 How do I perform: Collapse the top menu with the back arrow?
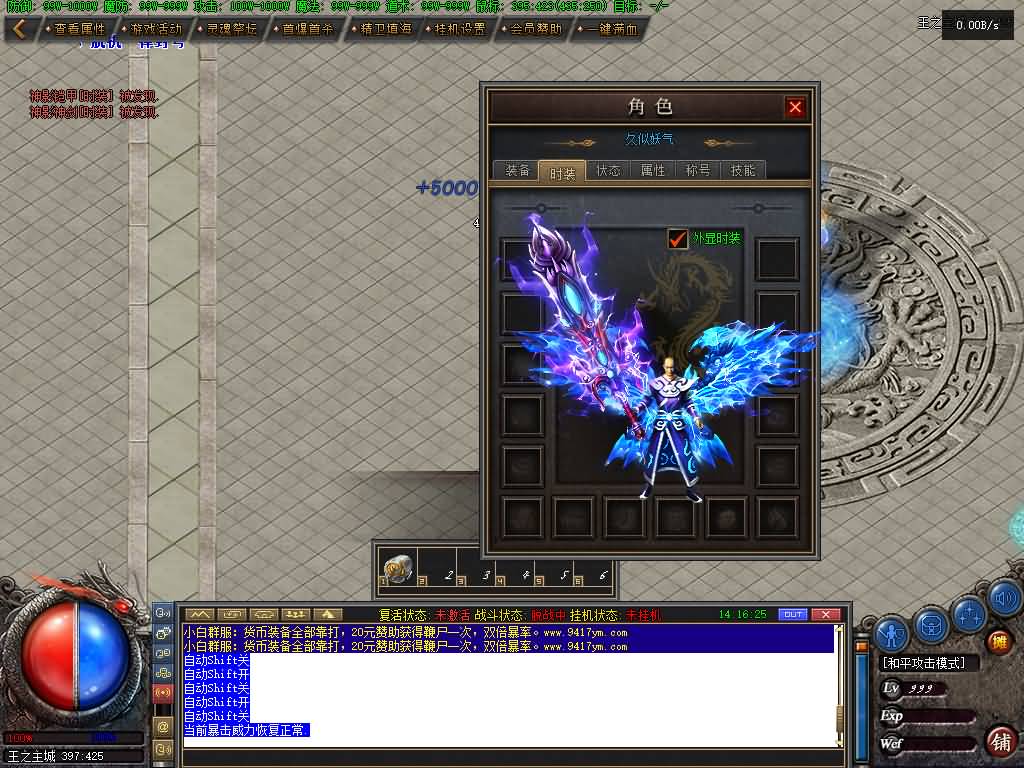tap(19, 29)
